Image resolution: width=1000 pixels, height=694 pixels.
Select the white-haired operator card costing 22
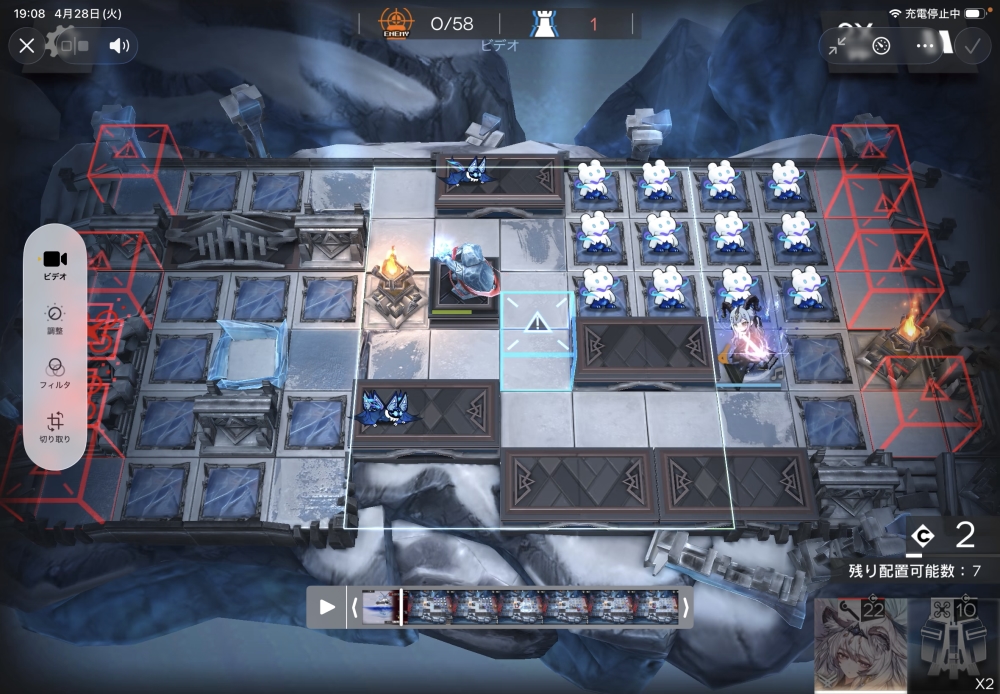point(861,646)
